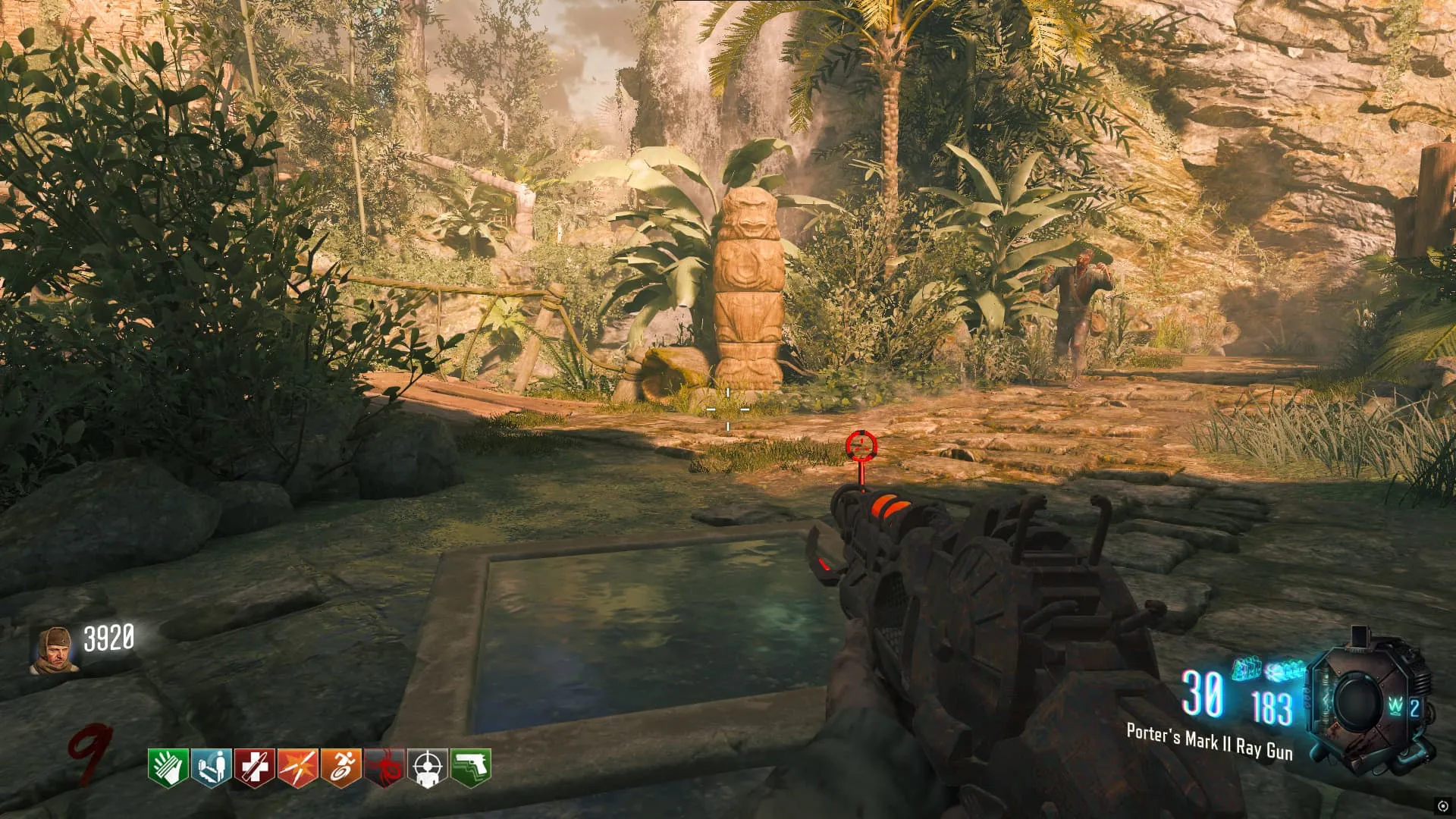Viewport: 1456px width, 819px height.
Task: Select the blue Quick Revive perk icon
Action: click(211, 767)
